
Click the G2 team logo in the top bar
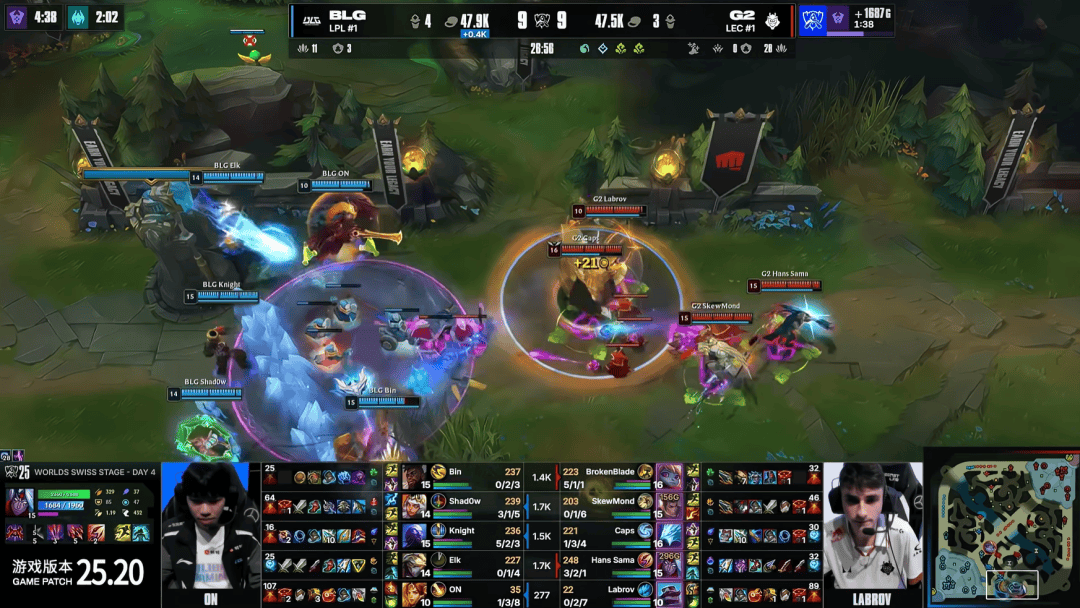[x=774, y=20]
